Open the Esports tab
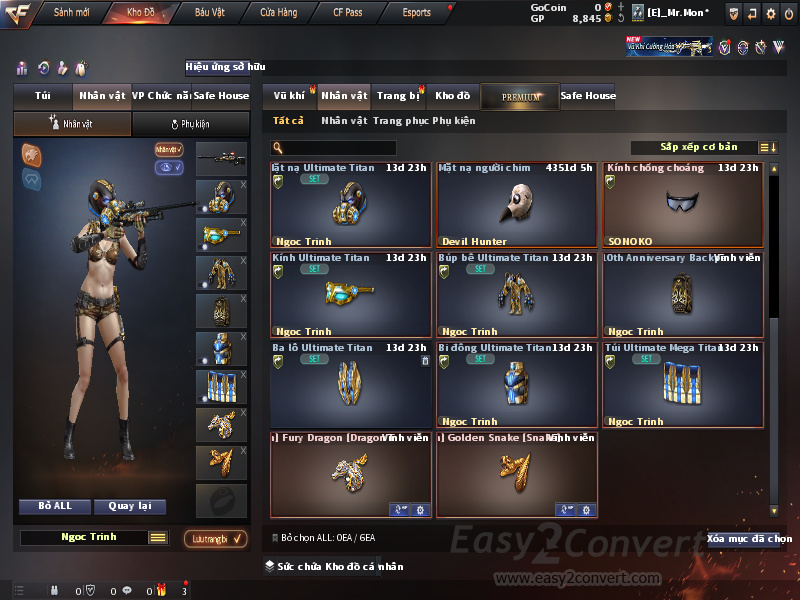This screenshot has width=800, height=600. (416, 12)
